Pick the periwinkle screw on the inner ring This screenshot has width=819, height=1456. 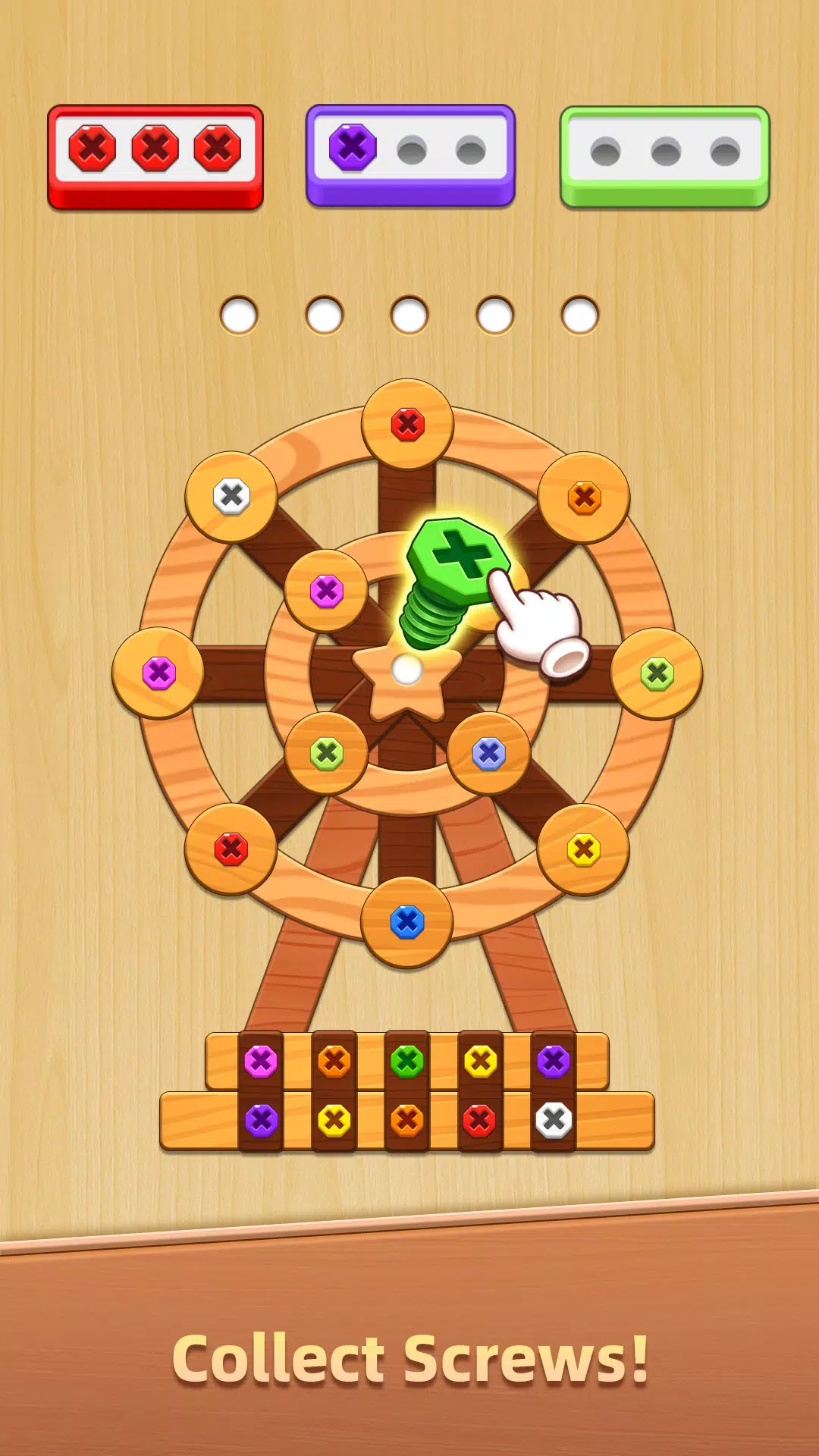coord(489,754)
